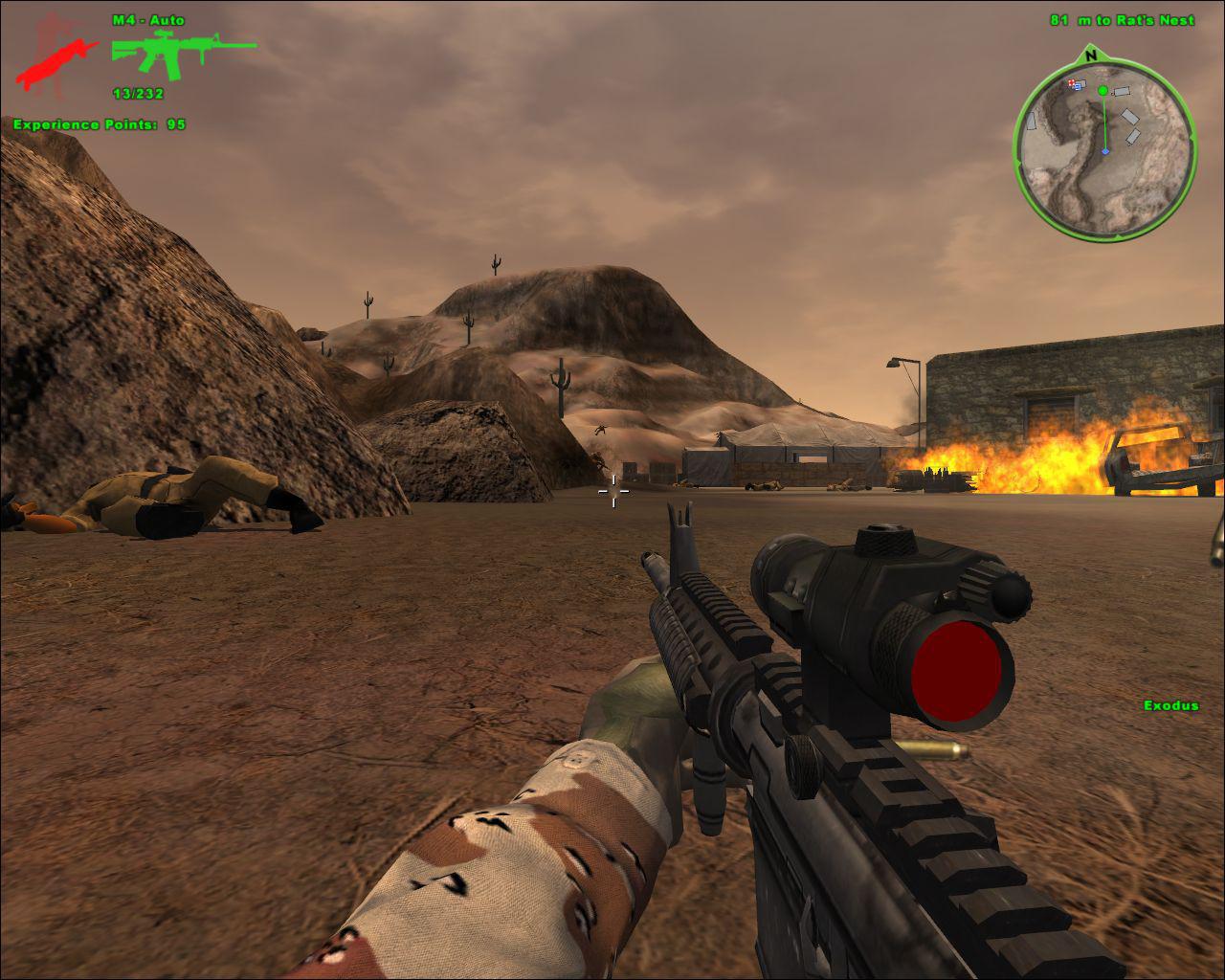Toggle the M4 - Auto fire mode label
The width and height of the screenshot is (1225, 980).
pyautogui.click(x=149, y=19)
